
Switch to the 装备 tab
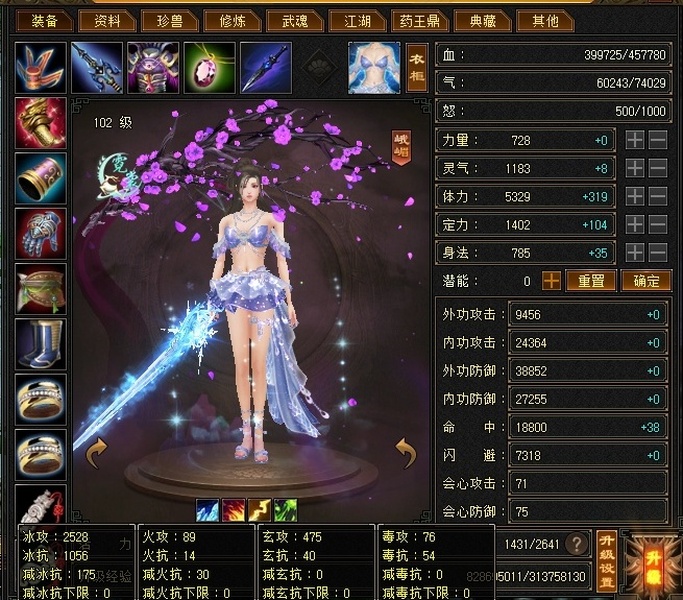(x=45, y=20)
